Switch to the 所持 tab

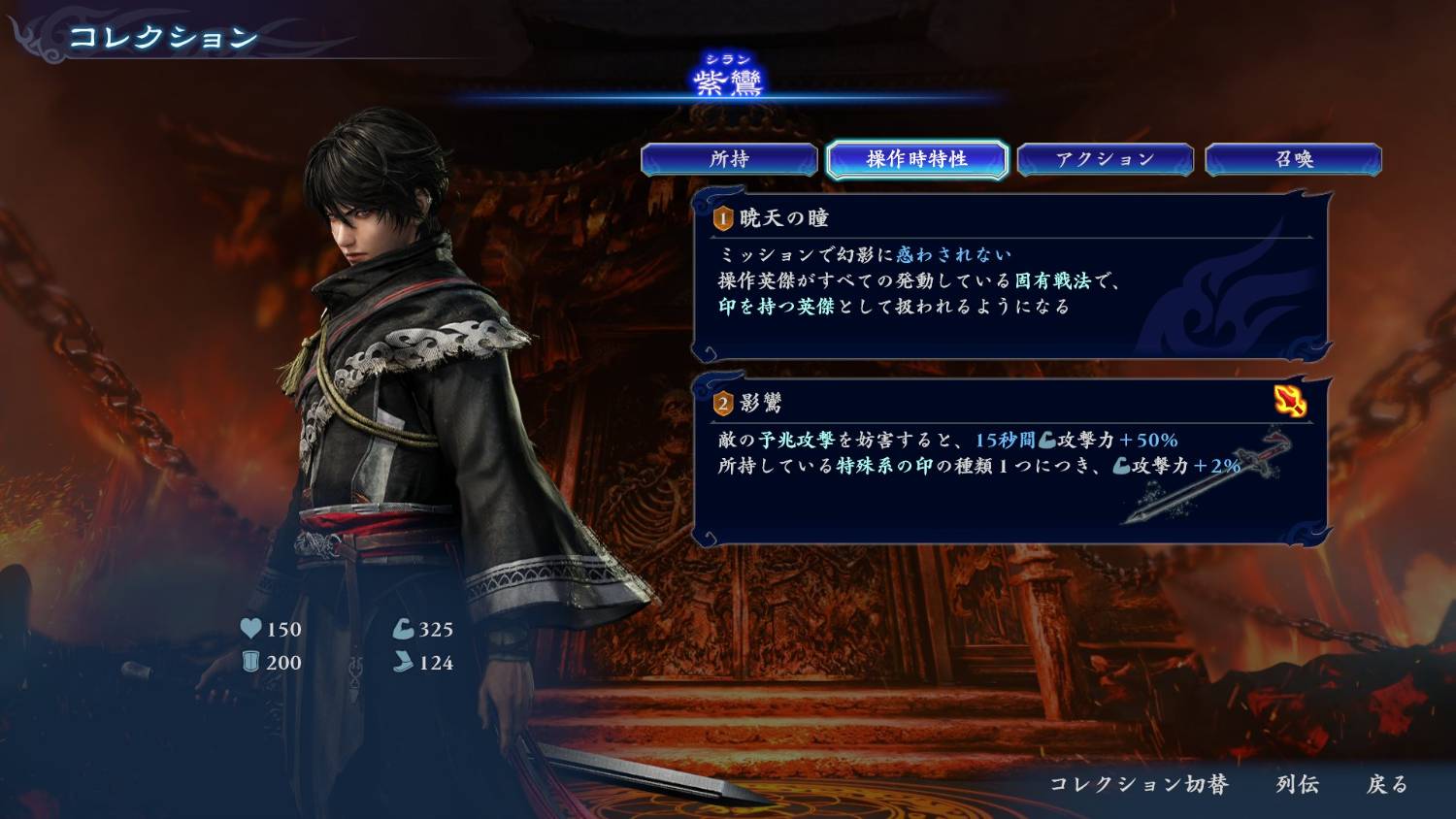(x=729, y=159)
